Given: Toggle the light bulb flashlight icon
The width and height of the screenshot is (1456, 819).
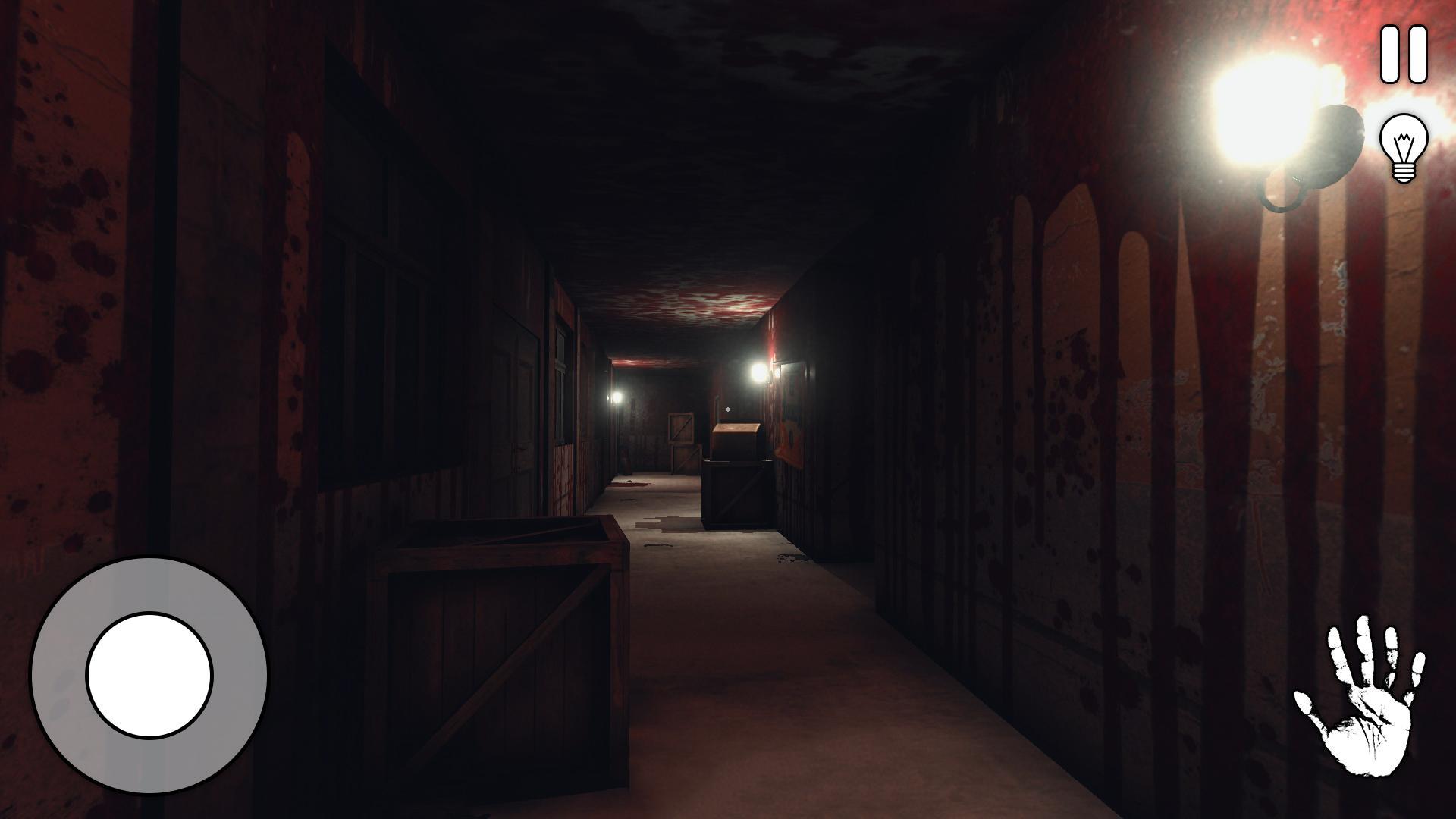Looking at the screenshot, I should [x=1404, y=148].
